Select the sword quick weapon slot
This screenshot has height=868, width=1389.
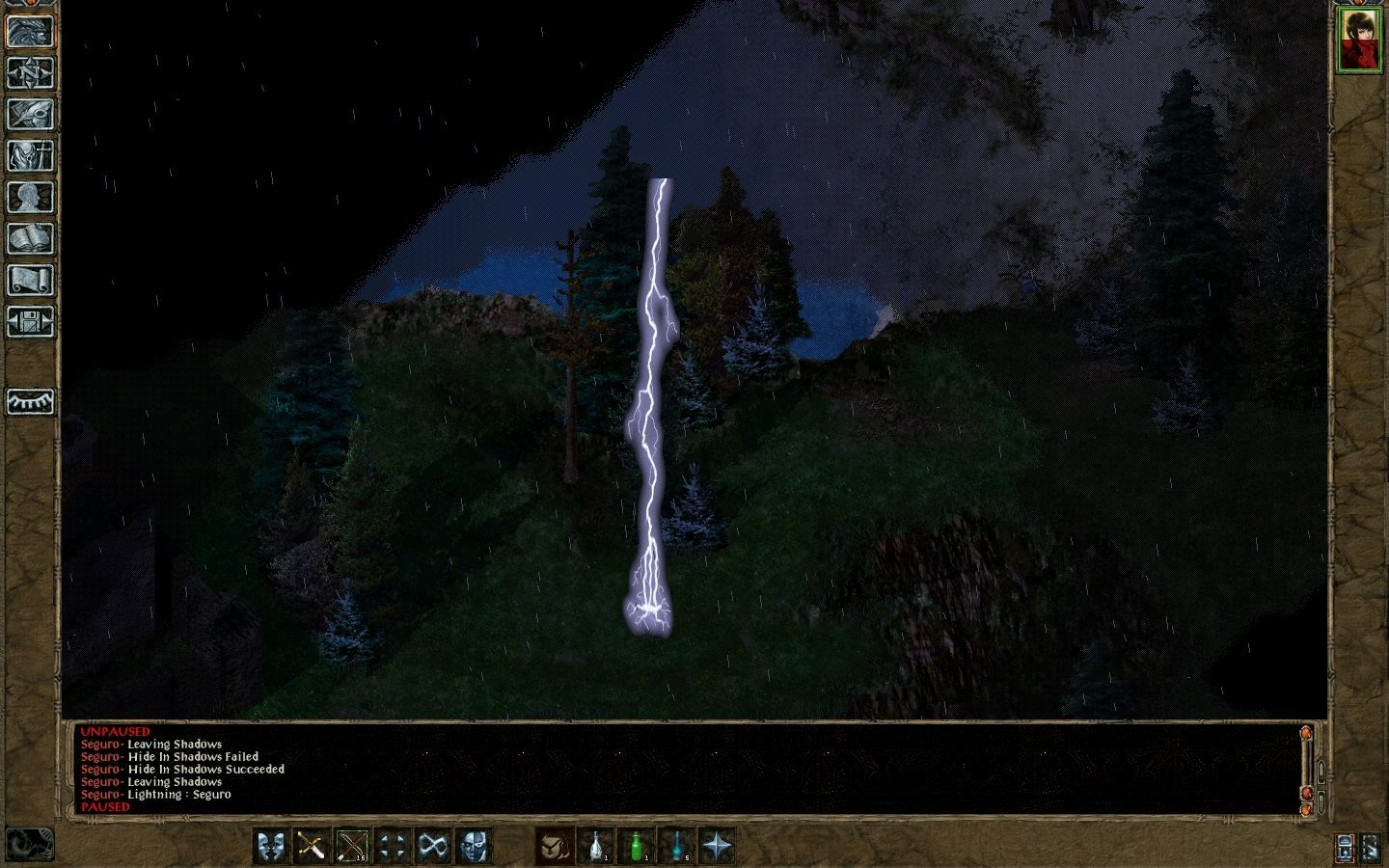[x=311, y=846]
